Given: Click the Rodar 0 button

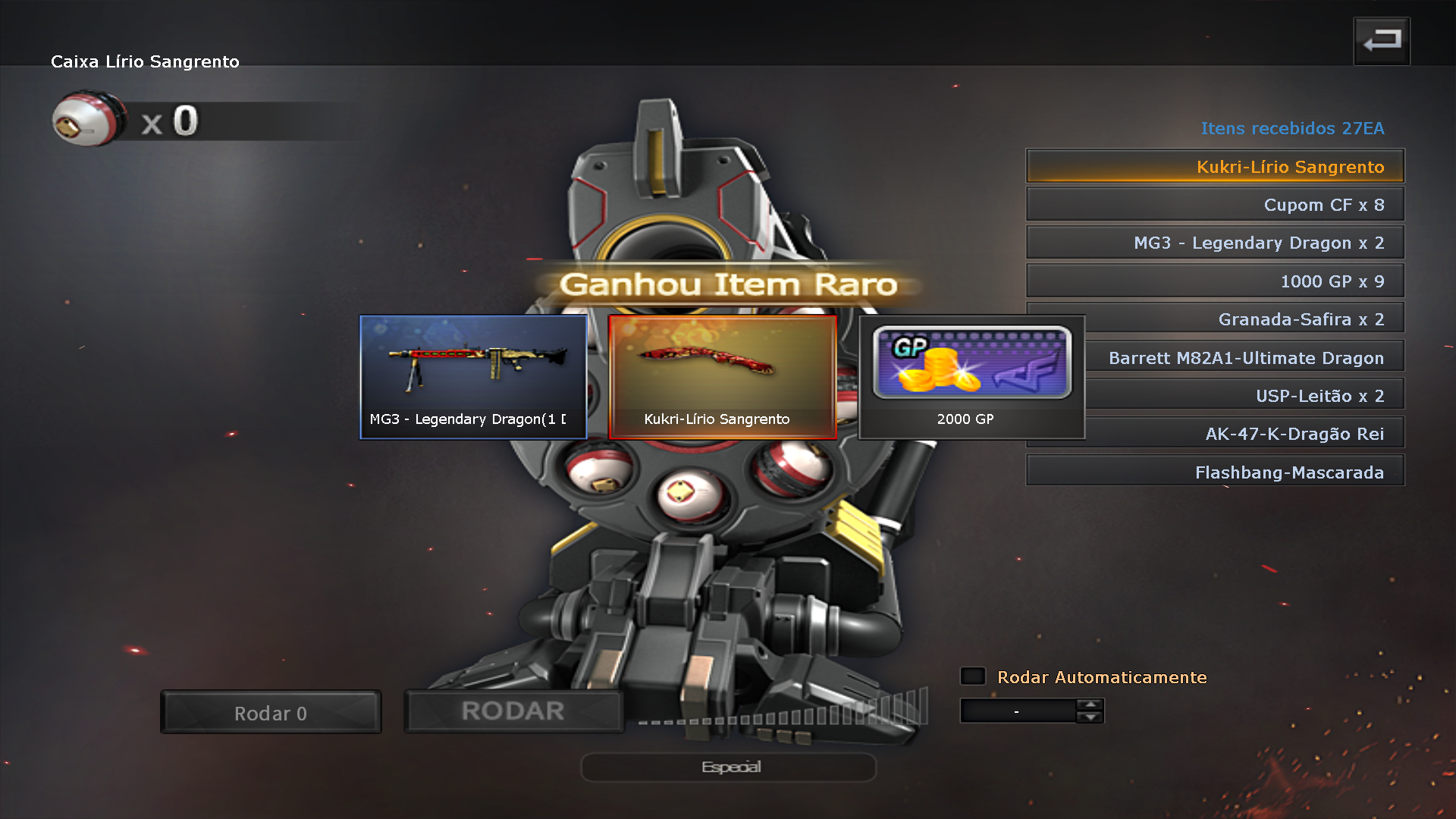Looking at the screenshot, I should coord(271,713).
